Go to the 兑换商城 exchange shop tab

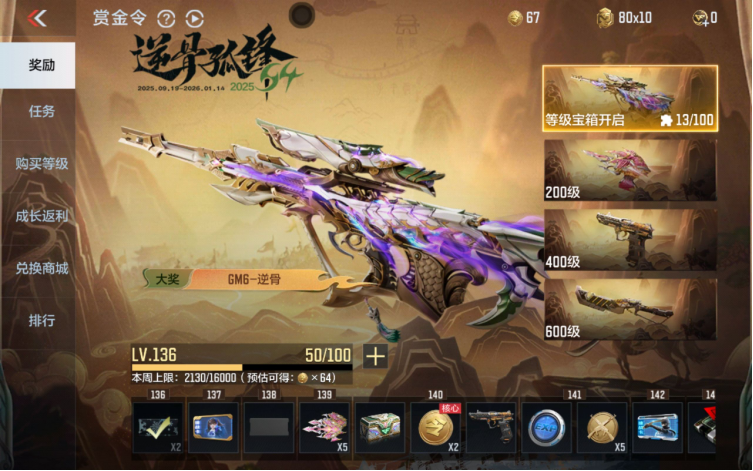[41, 268]
